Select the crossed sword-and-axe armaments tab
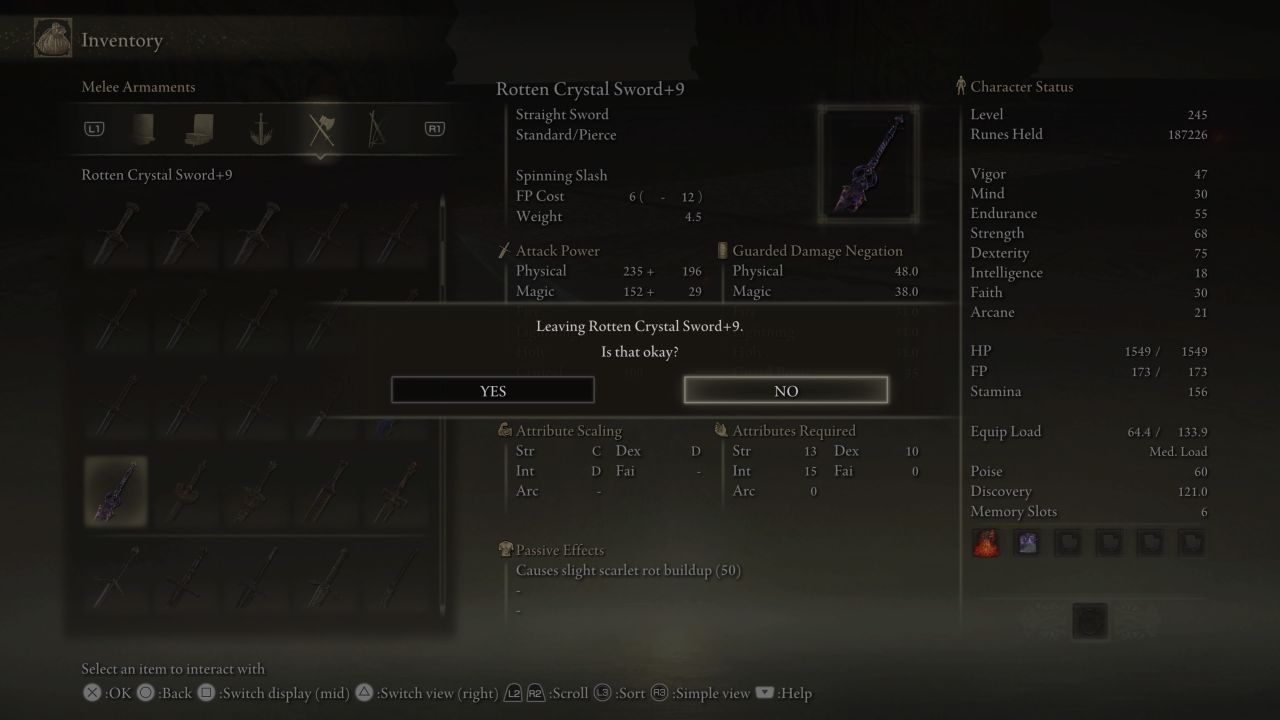The image size is (1280, 720). pyautogui.click(x=322, y=129)
